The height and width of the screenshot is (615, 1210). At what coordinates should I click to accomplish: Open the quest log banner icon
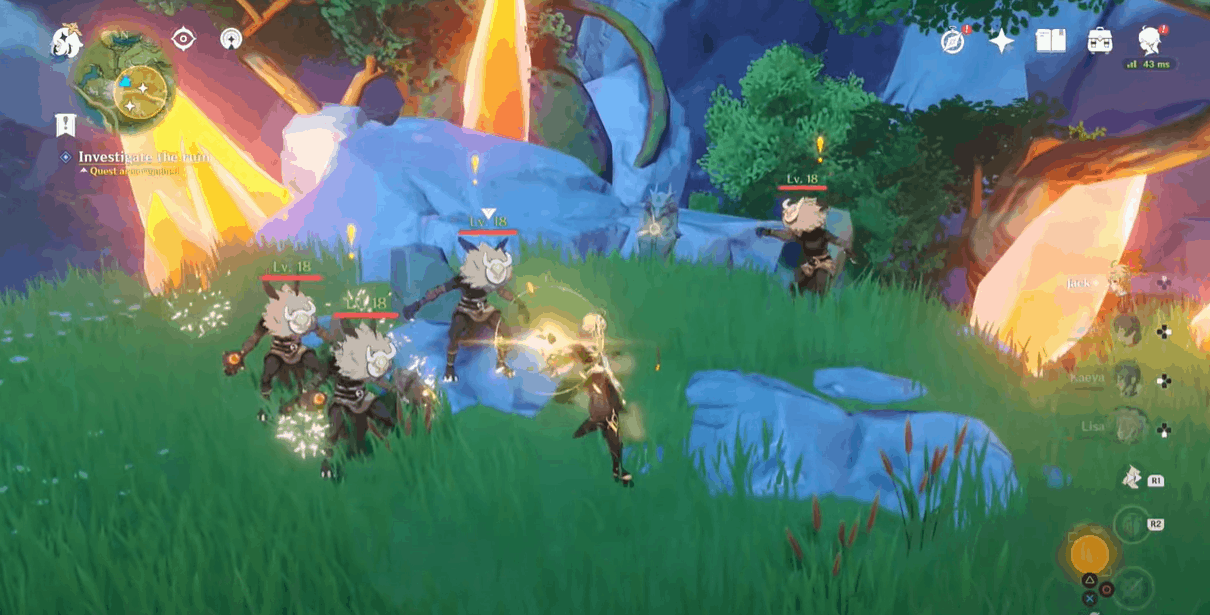(x=66, y=125)
